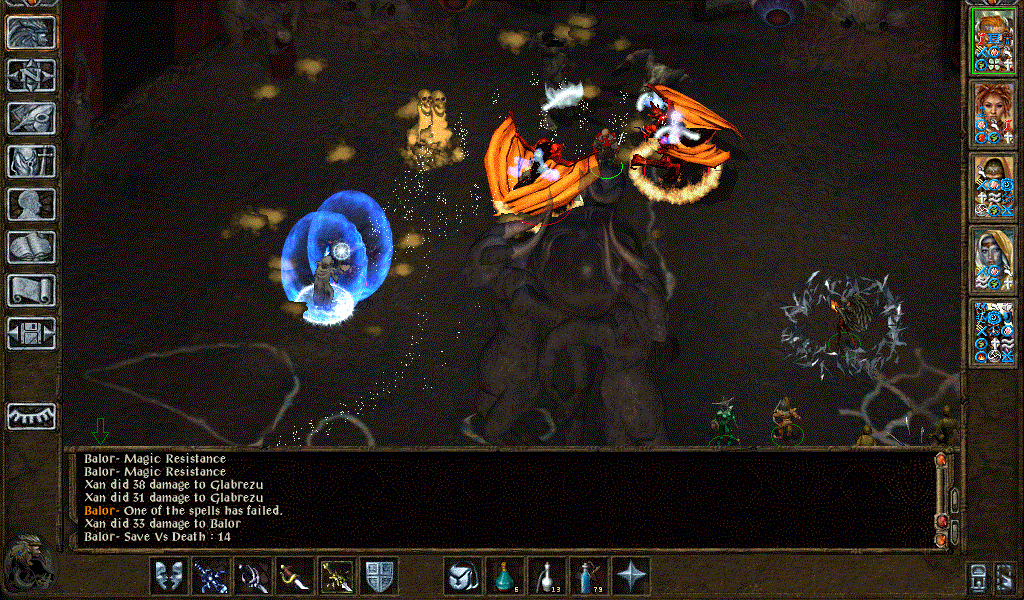Open the inventory screen from the left sidebar
The image size is (1024, 600).
[31, 161]
